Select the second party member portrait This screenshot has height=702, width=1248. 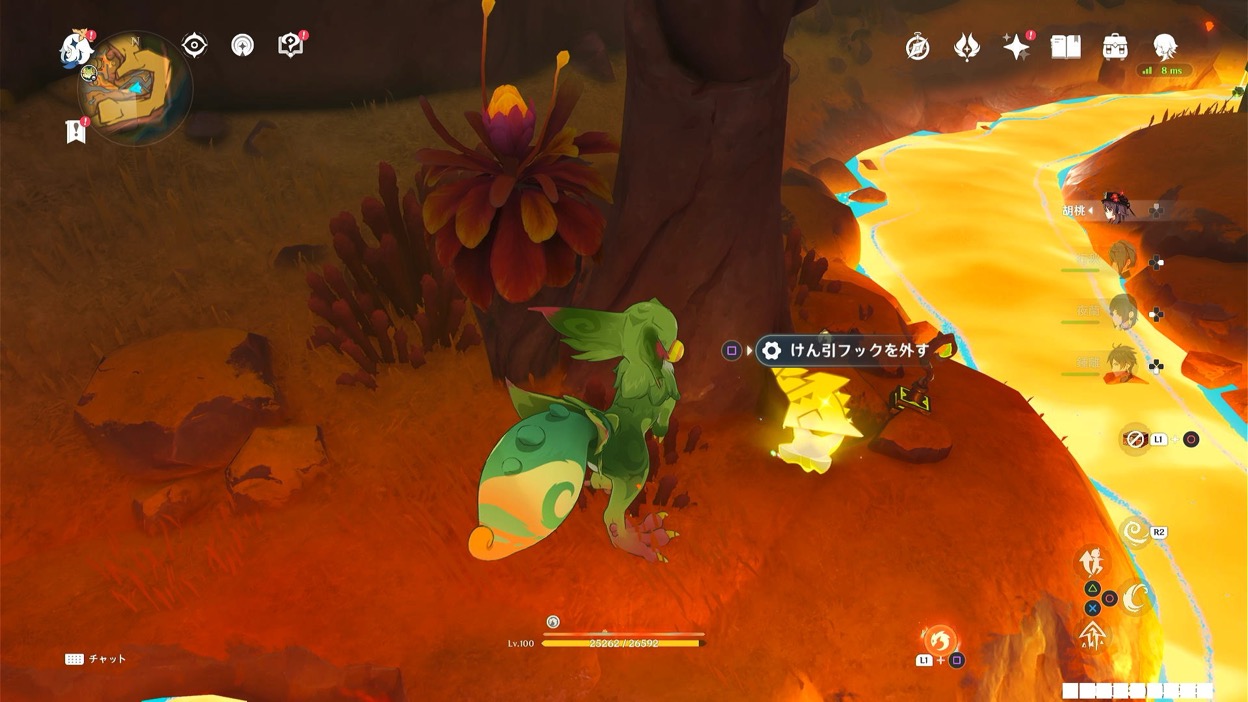(1122, 260)
